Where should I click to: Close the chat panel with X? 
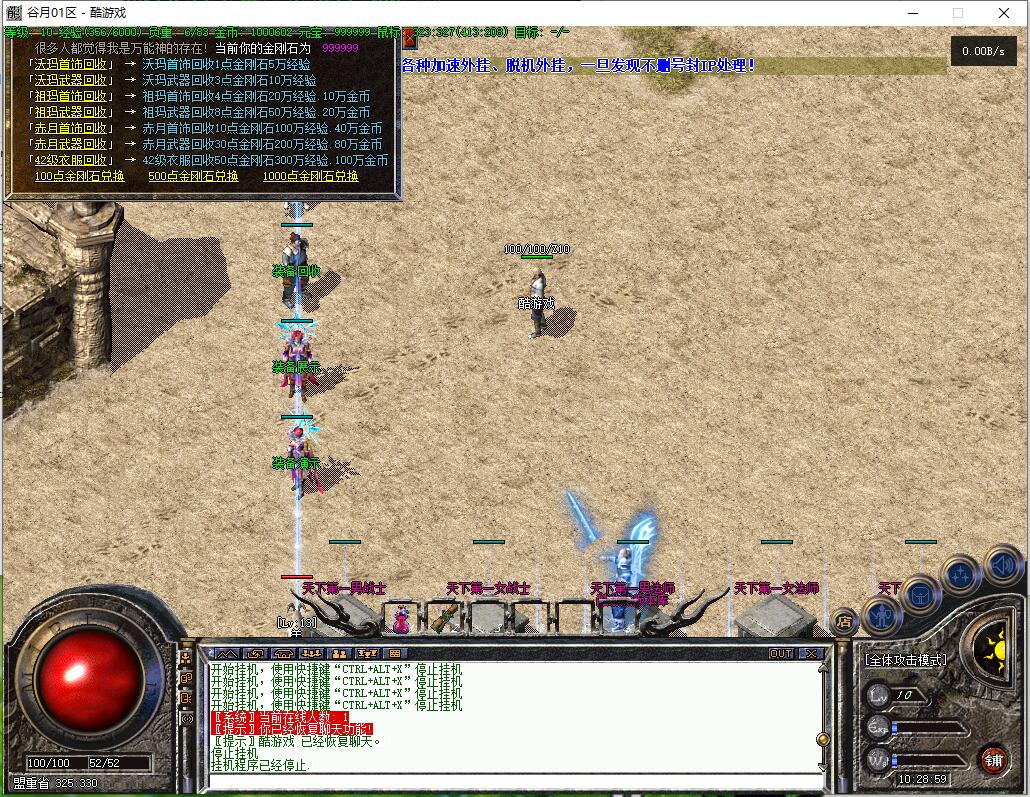tap(810, 653)
